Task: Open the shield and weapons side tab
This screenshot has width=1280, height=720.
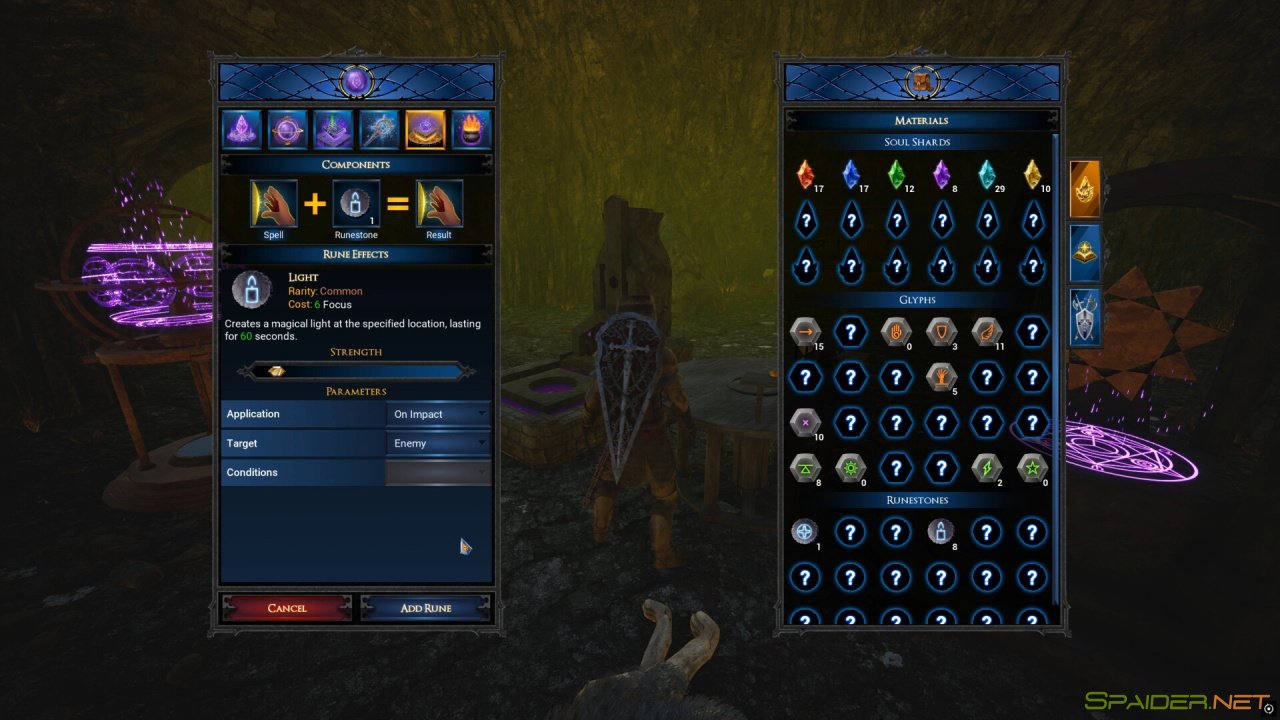Action: [x=1085, y=317]
